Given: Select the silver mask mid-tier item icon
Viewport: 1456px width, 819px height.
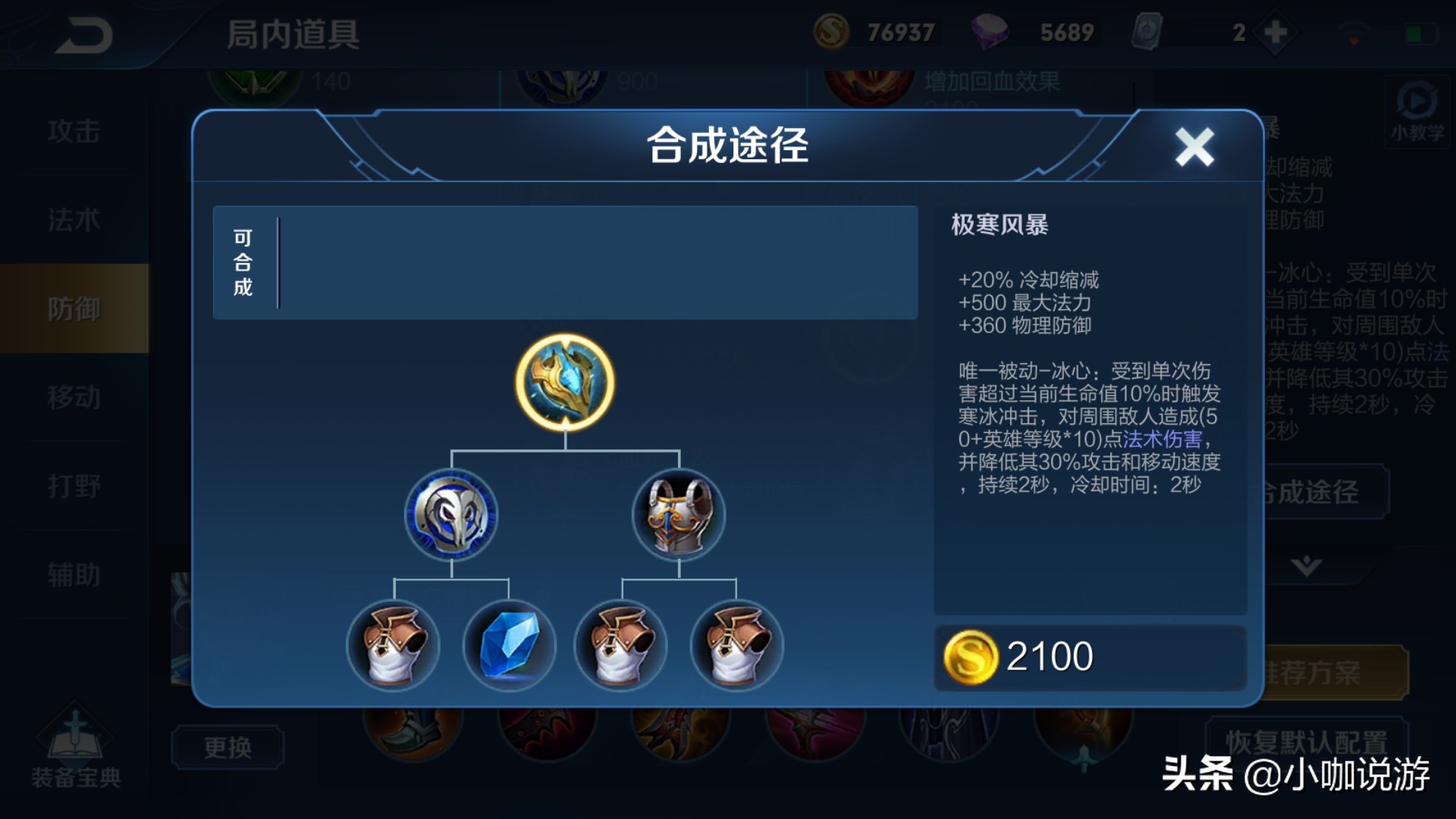Looking at the screenshot, I should (451, 514).
